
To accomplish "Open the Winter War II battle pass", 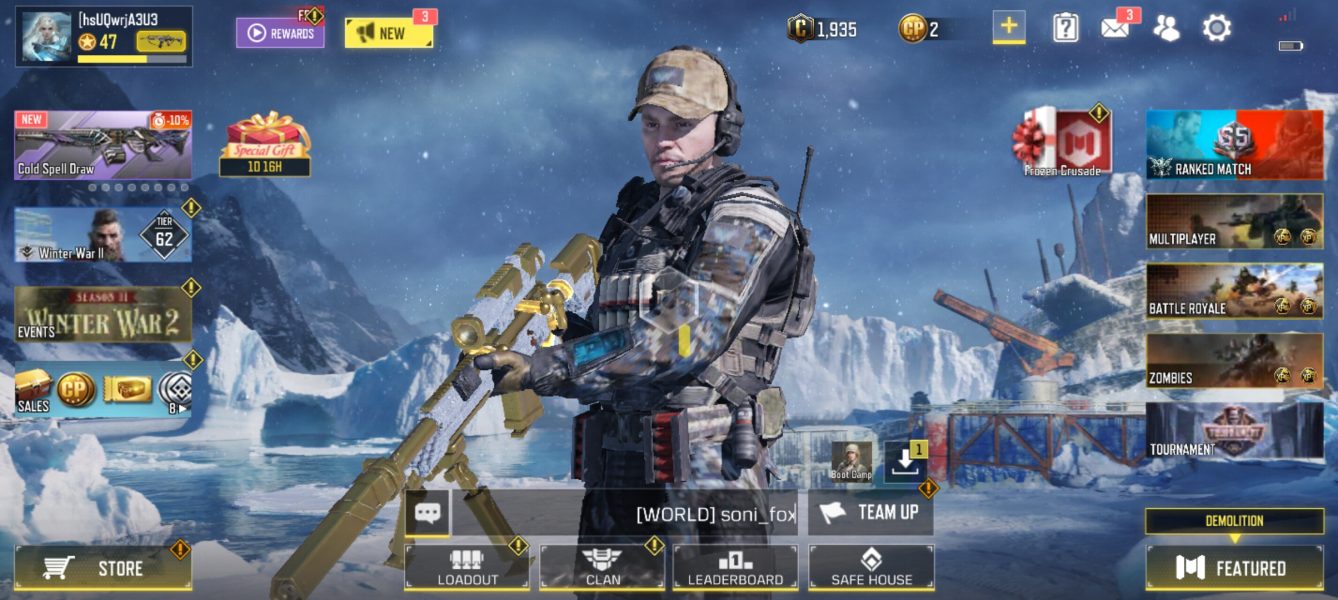I will pos(102,235).
